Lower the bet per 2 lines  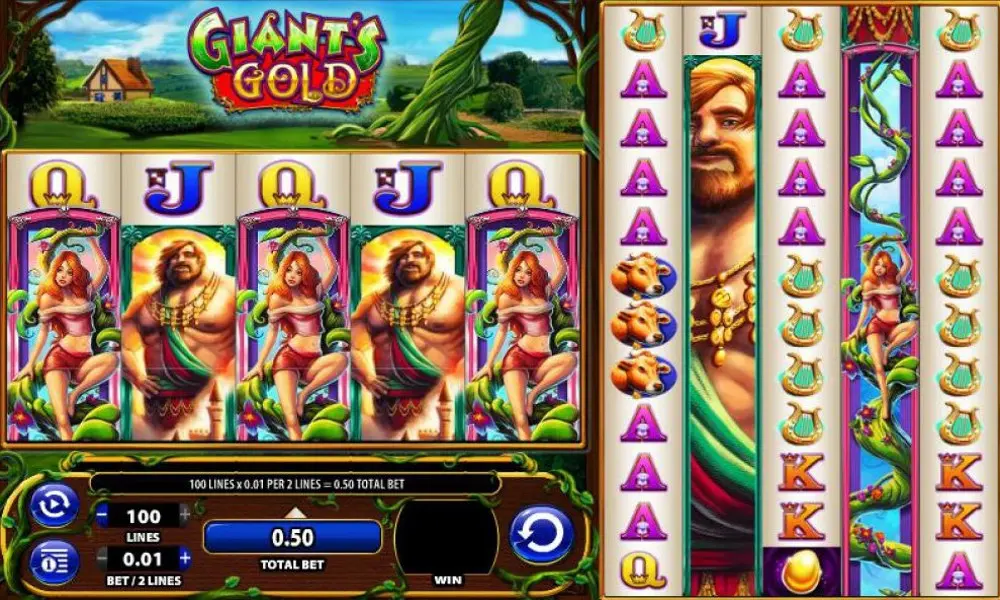point(104,557)
